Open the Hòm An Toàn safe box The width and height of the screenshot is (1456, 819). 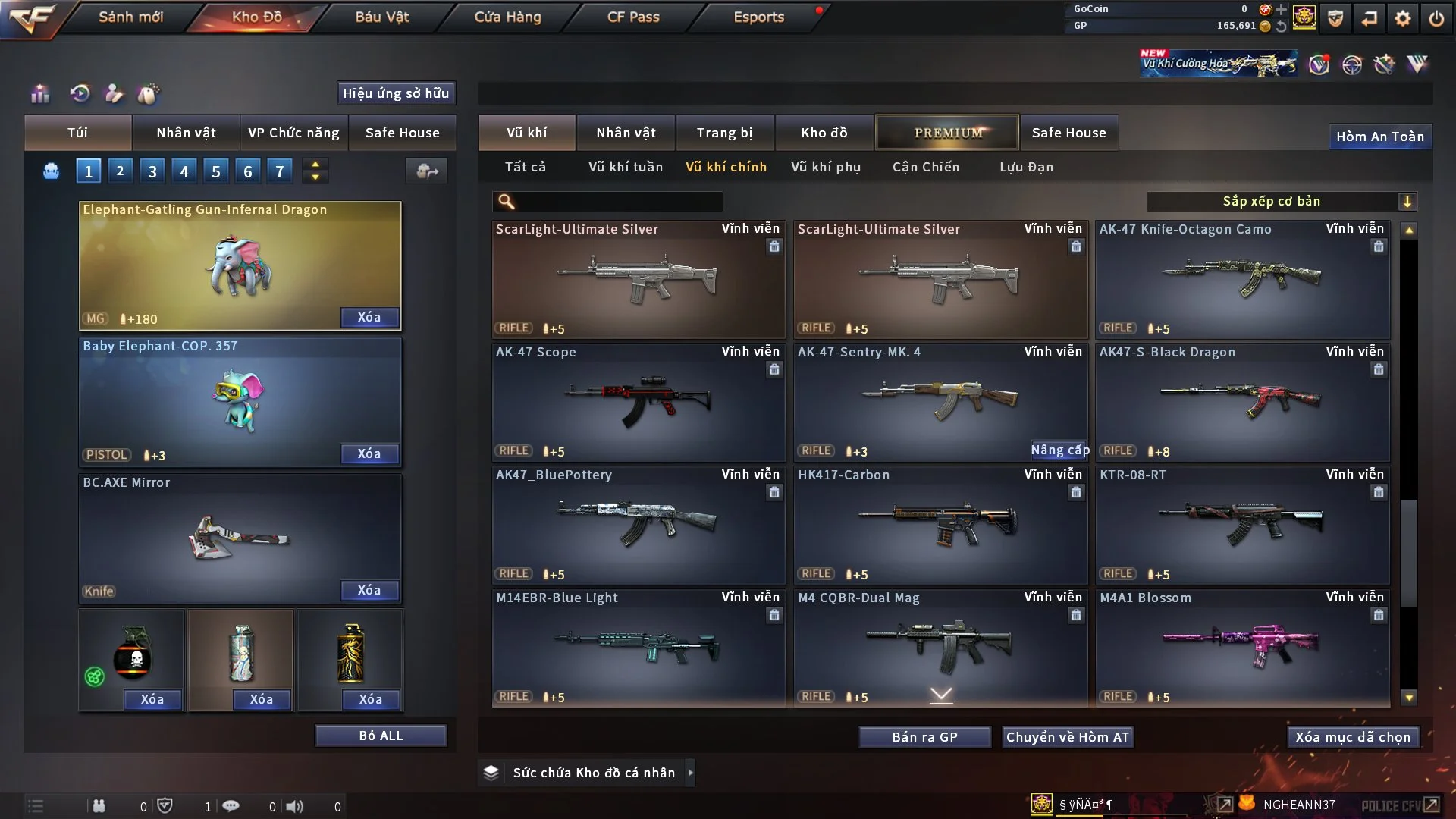pos(1379,136)
